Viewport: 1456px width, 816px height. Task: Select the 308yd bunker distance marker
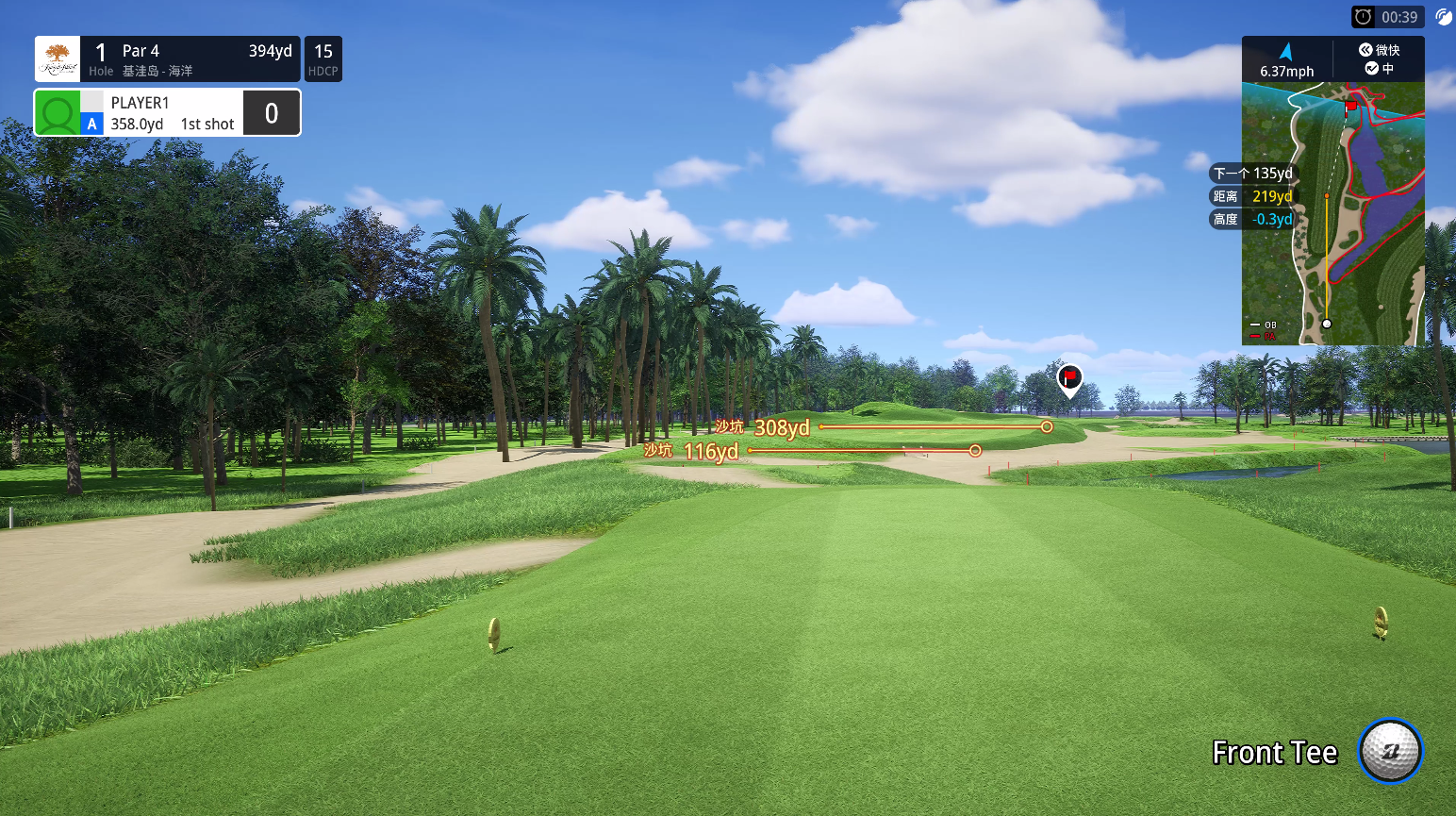782,428
